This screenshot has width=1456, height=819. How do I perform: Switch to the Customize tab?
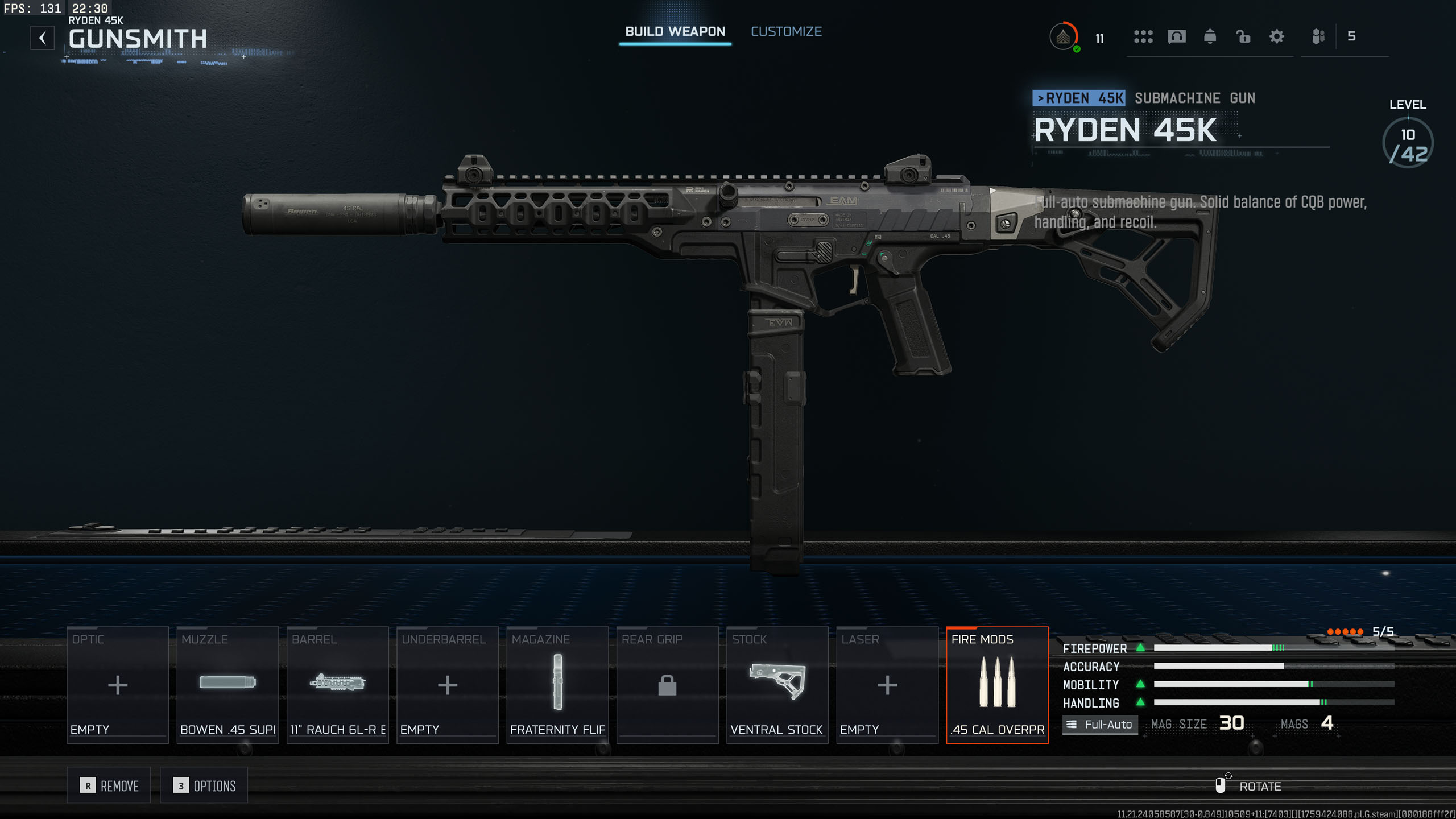786,32
